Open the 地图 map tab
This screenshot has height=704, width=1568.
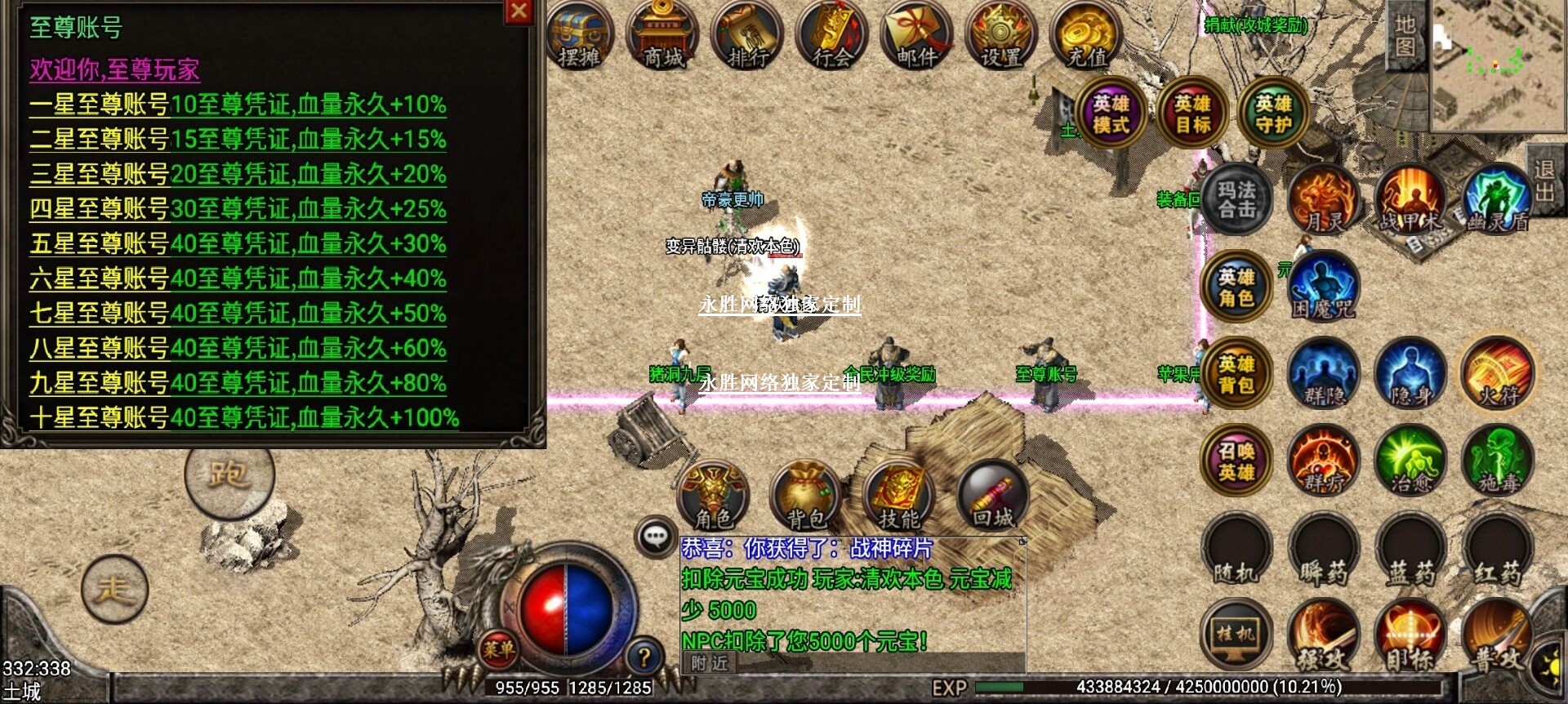(x=1405, y=36)
